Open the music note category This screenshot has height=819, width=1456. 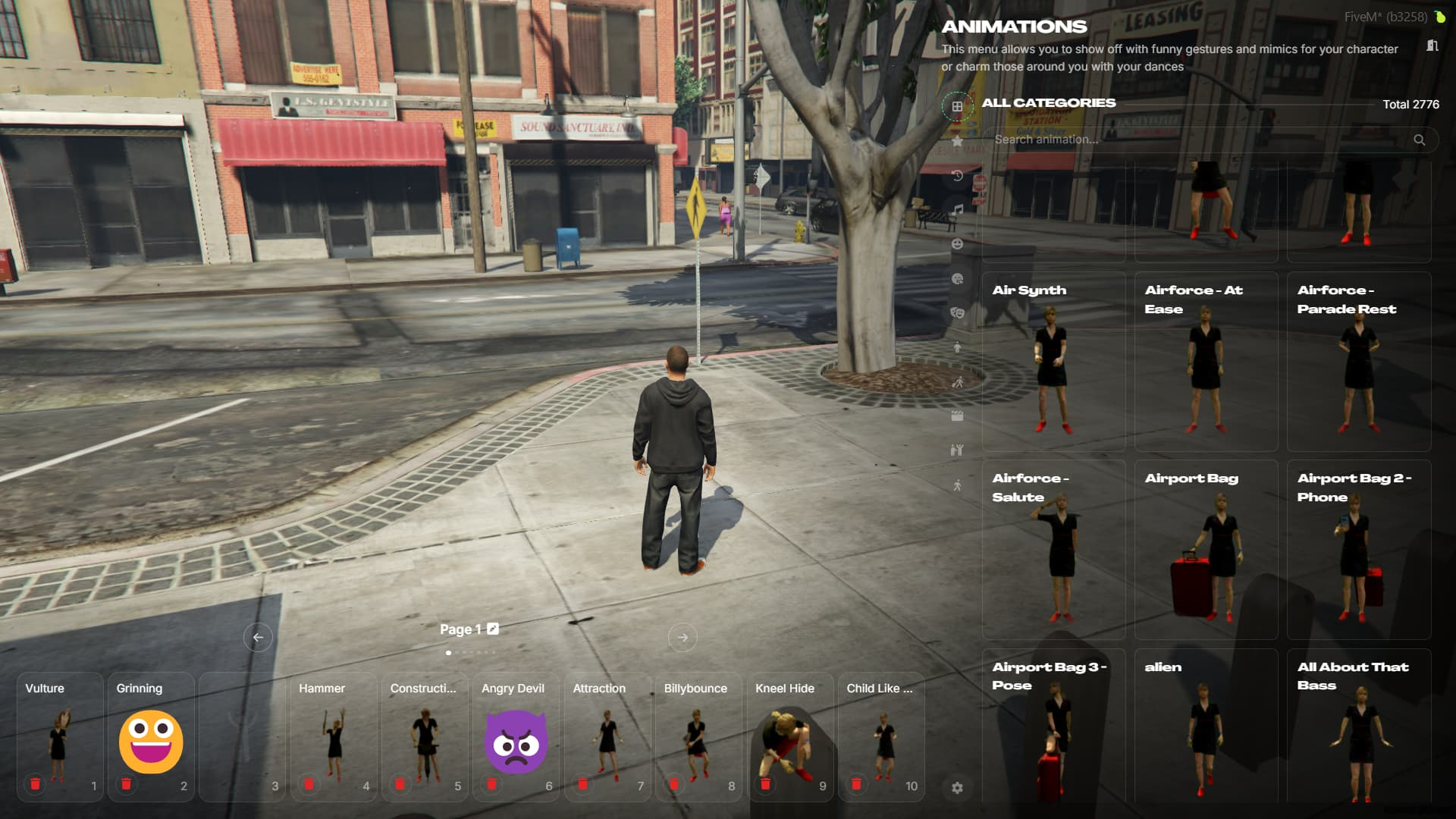(x=958, y=209)
